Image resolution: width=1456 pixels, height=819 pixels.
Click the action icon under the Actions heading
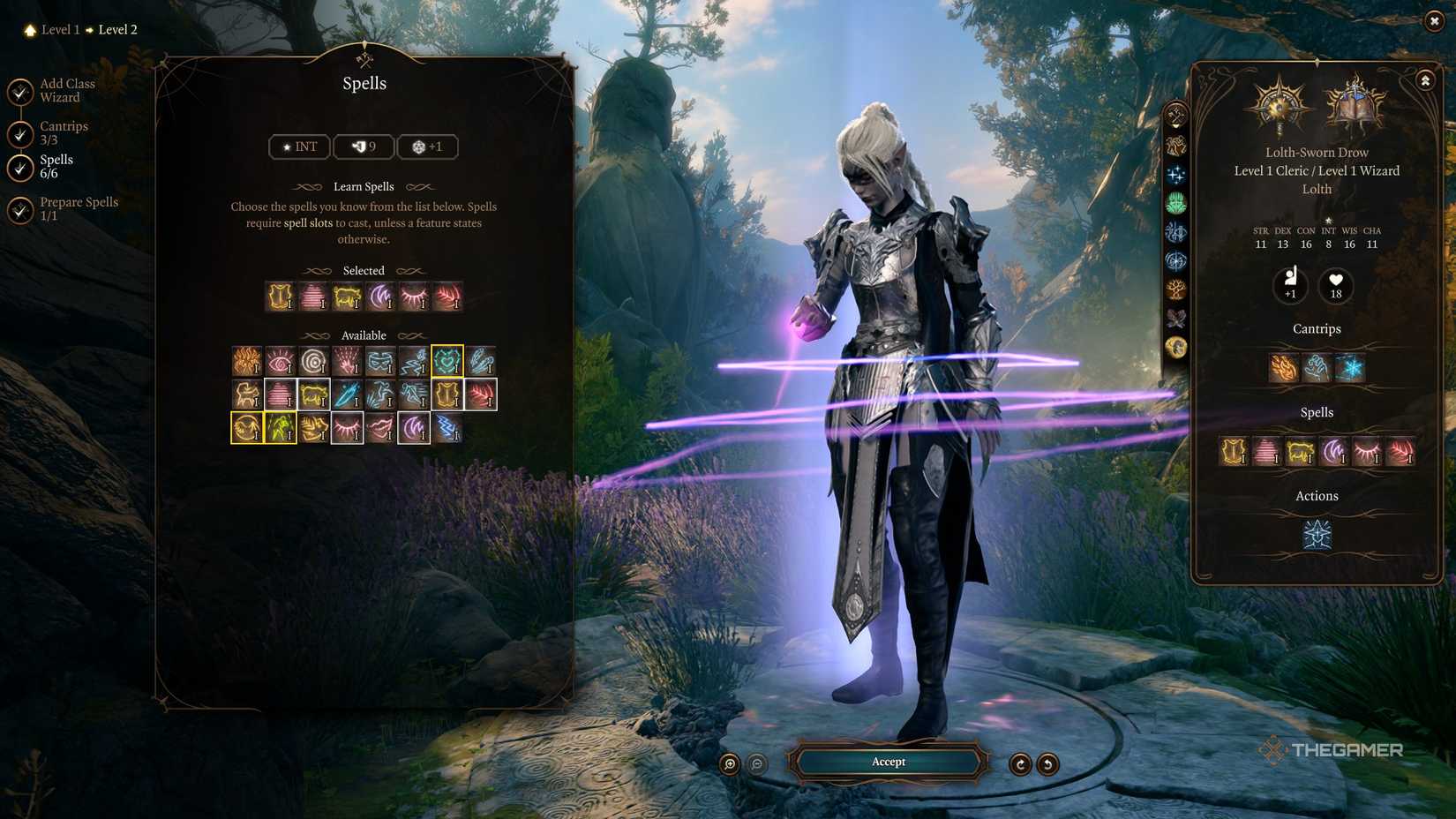click(x=1317, y=535)
